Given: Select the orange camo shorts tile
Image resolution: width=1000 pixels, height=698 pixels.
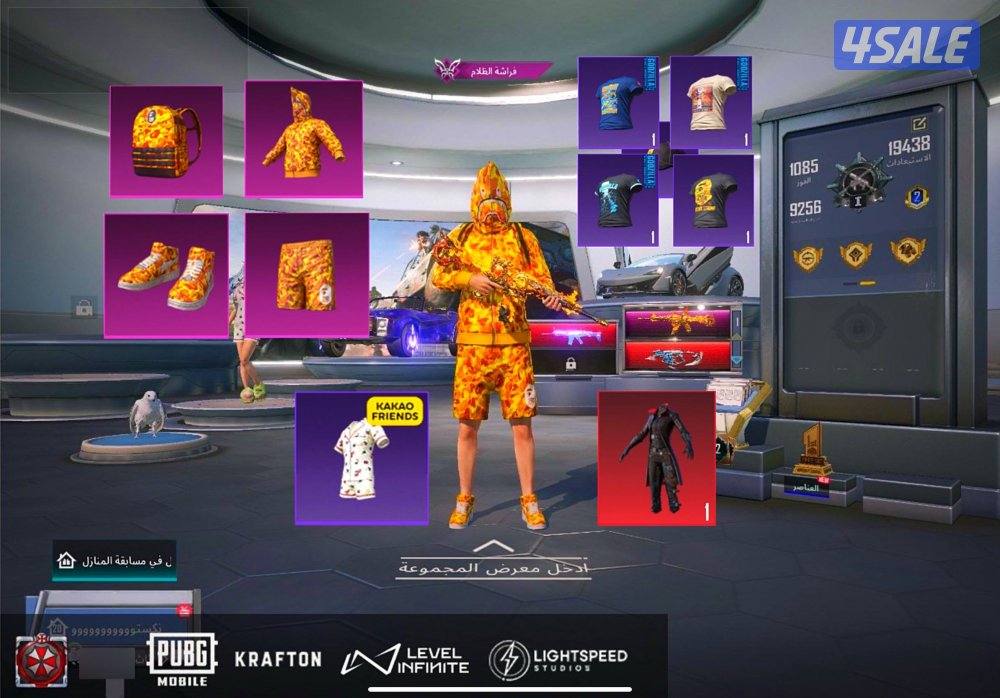Looking at the screenshot, I should [x=307, y=274].
